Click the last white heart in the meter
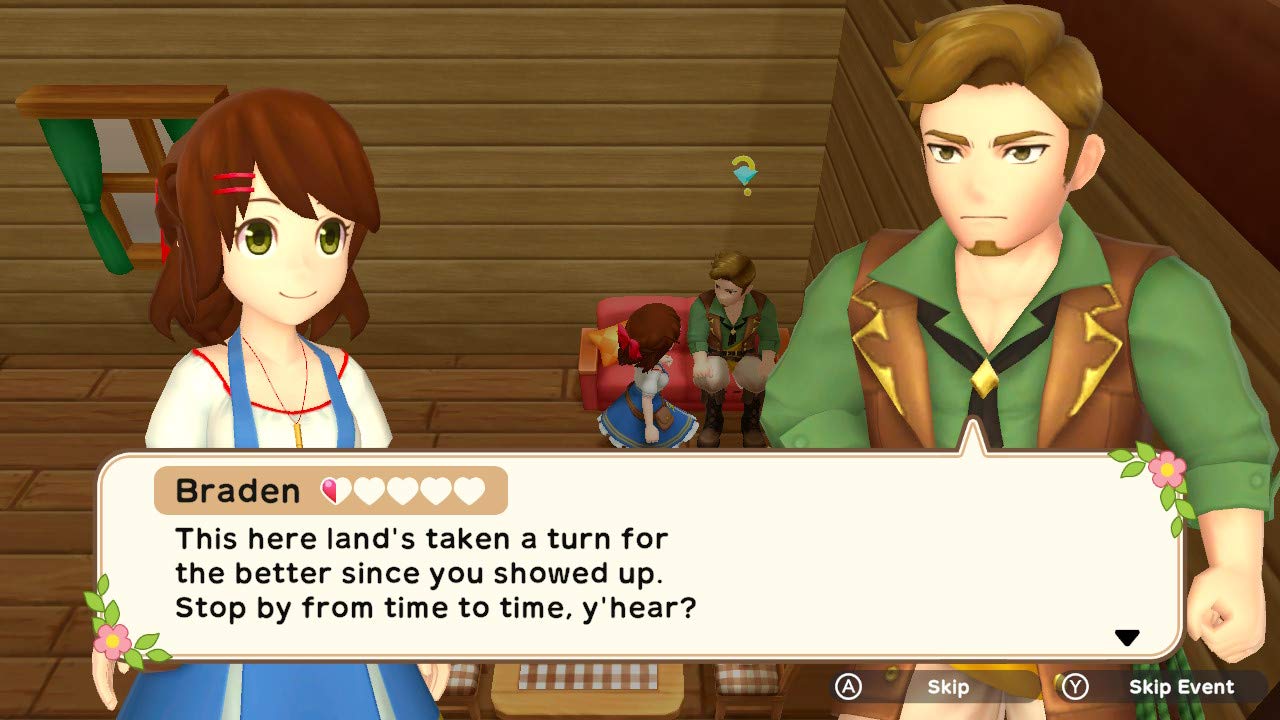 click(468, 489)
